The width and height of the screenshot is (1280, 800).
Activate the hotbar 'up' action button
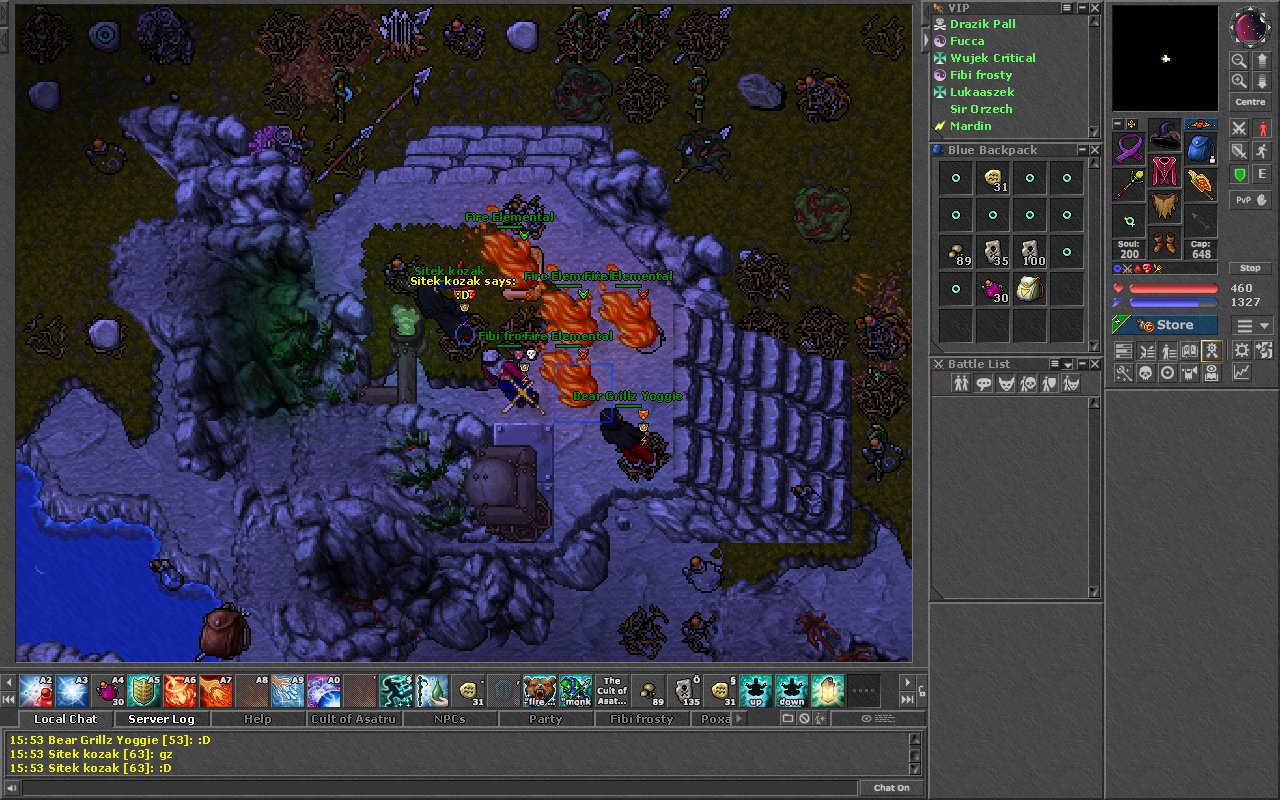click(x=755, y=690)
